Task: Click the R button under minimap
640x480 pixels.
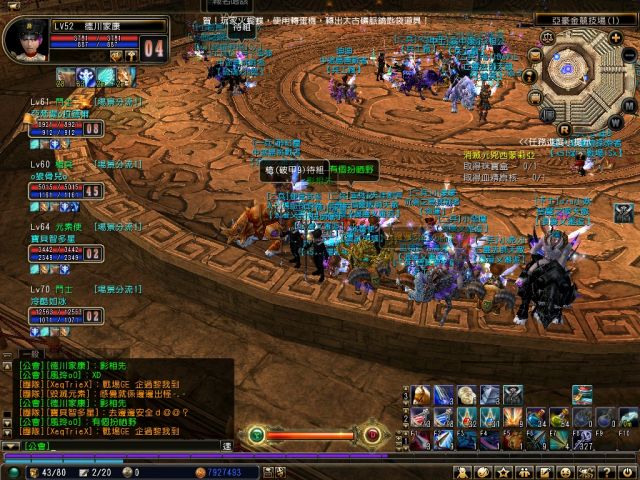Action: point(565,128)
